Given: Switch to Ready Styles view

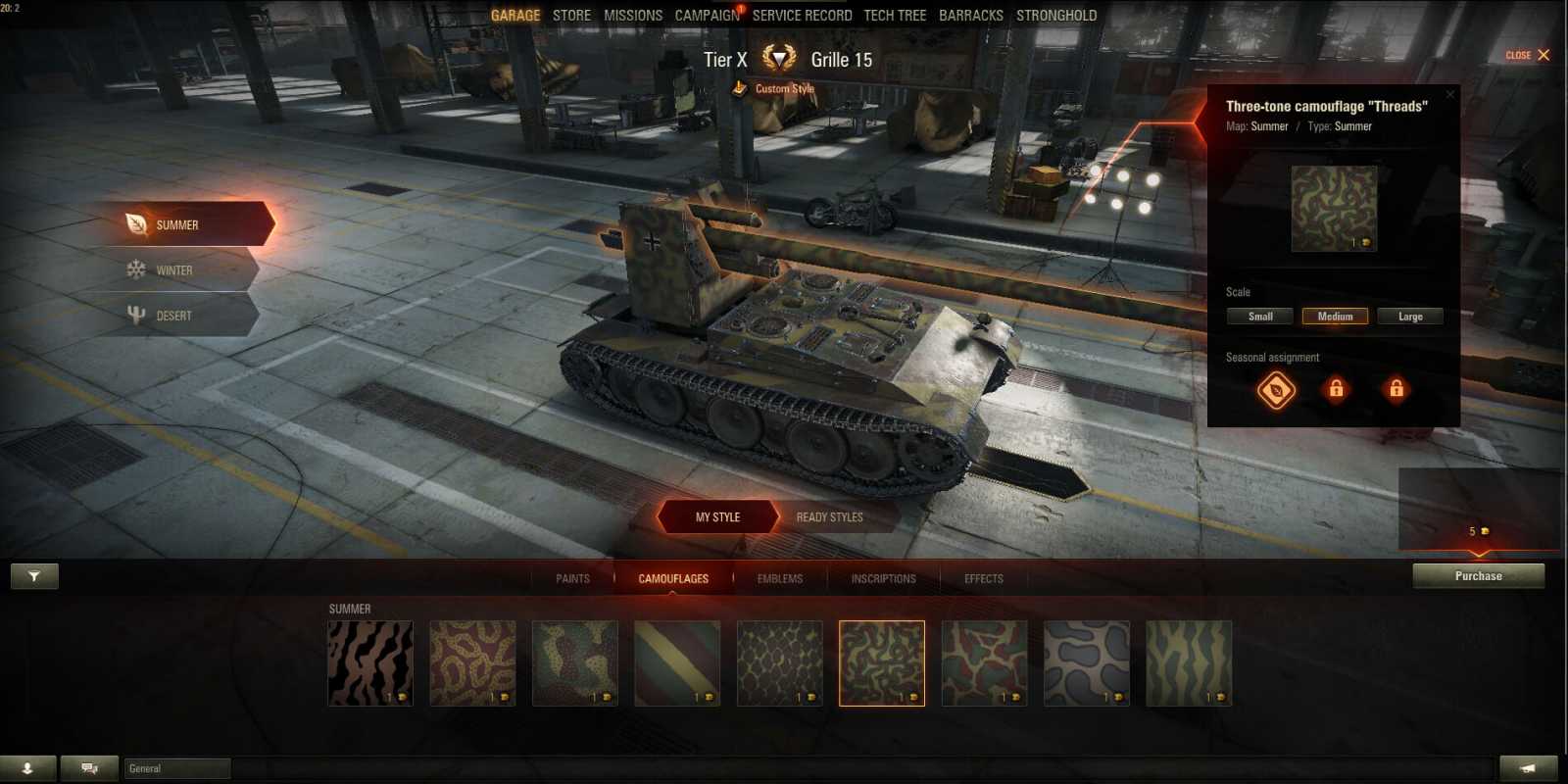Looking at the screenshot, I should tap(830, 516).
